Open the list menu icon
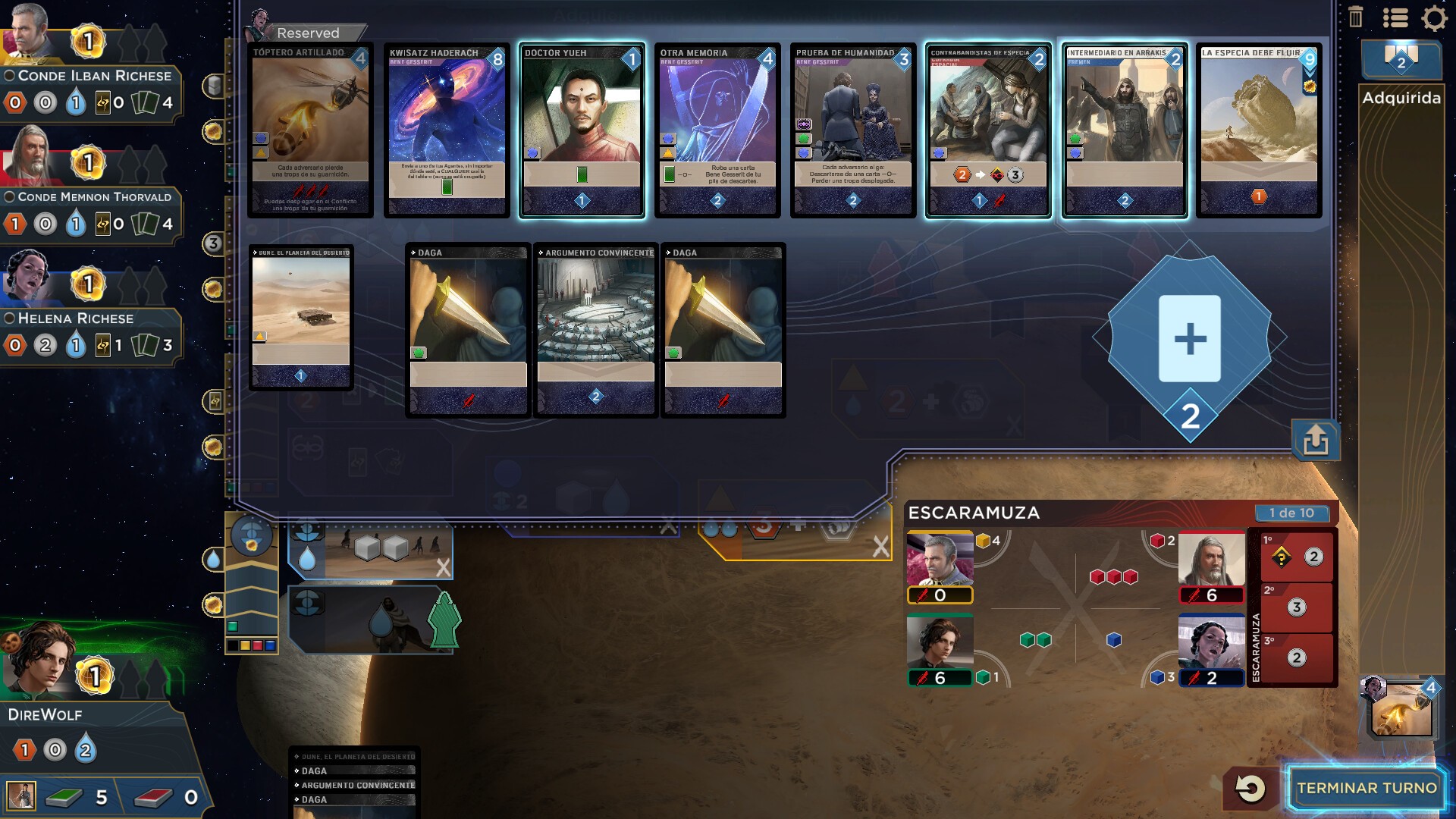Image resolution: width=1456 pixels, height=819 pixels. 1395,17
